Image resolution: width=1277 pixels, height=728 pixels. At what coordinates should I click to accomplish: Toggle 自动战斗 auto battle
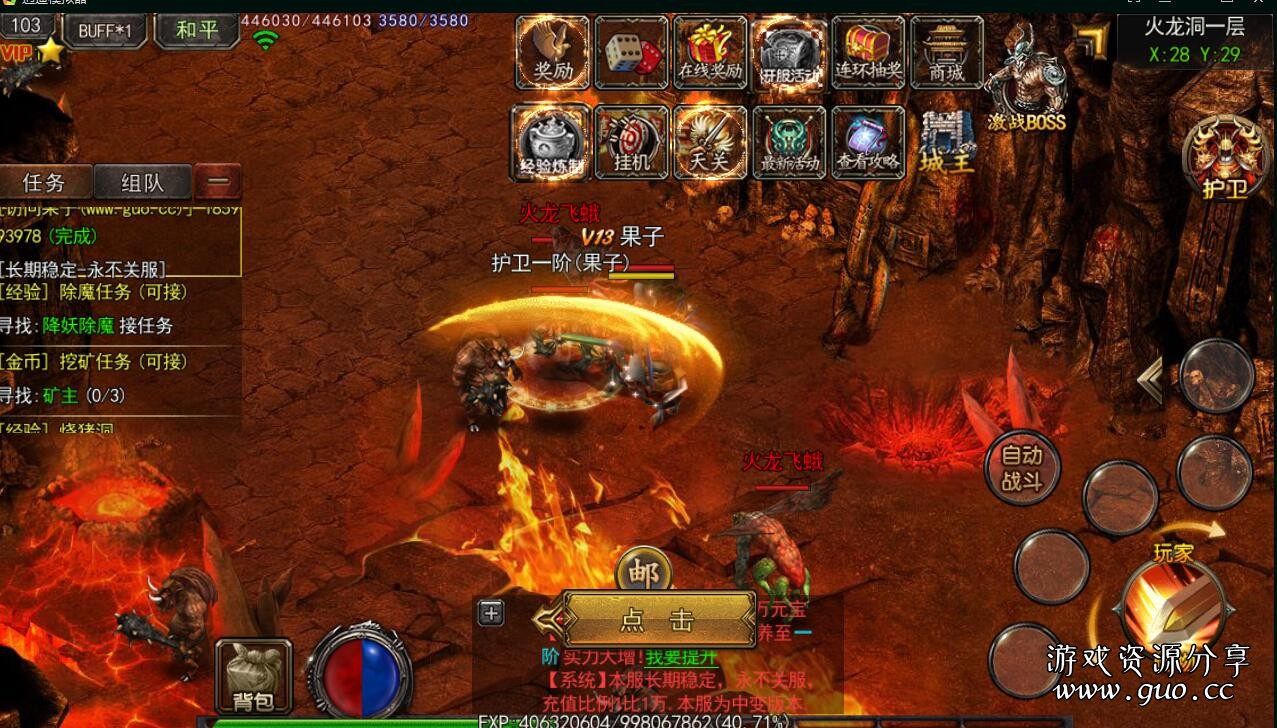[x=1021, y=468]
